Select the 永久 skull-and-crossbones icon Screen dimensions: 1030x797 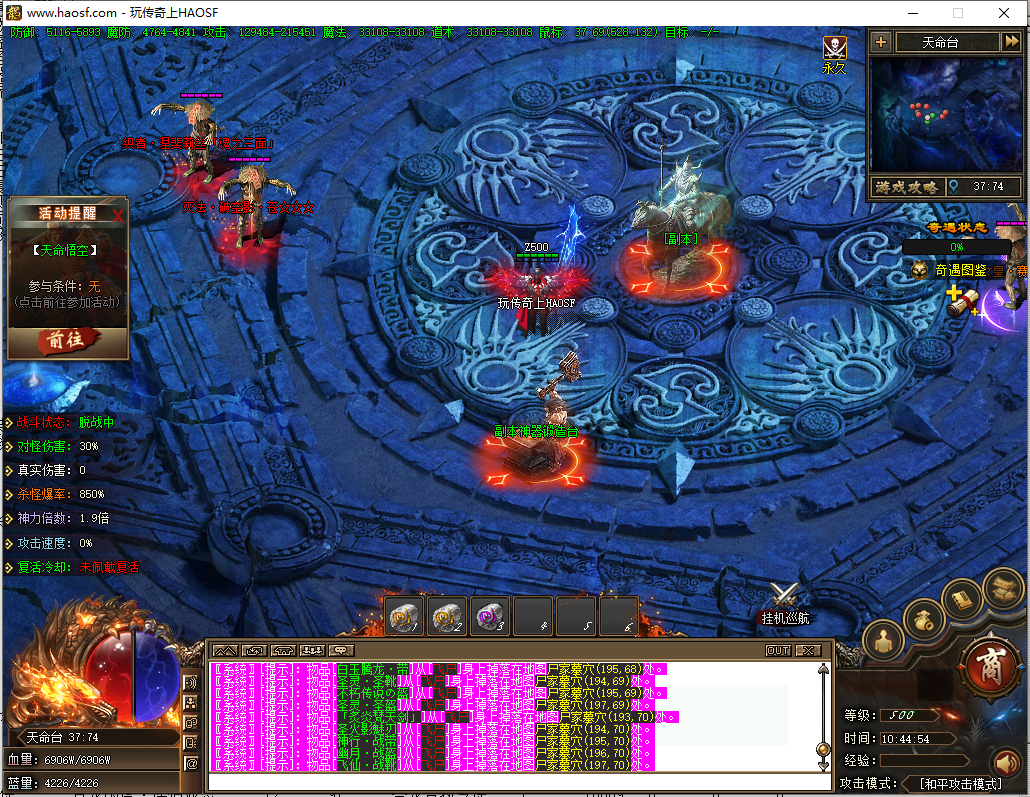(x=834, y=48)
